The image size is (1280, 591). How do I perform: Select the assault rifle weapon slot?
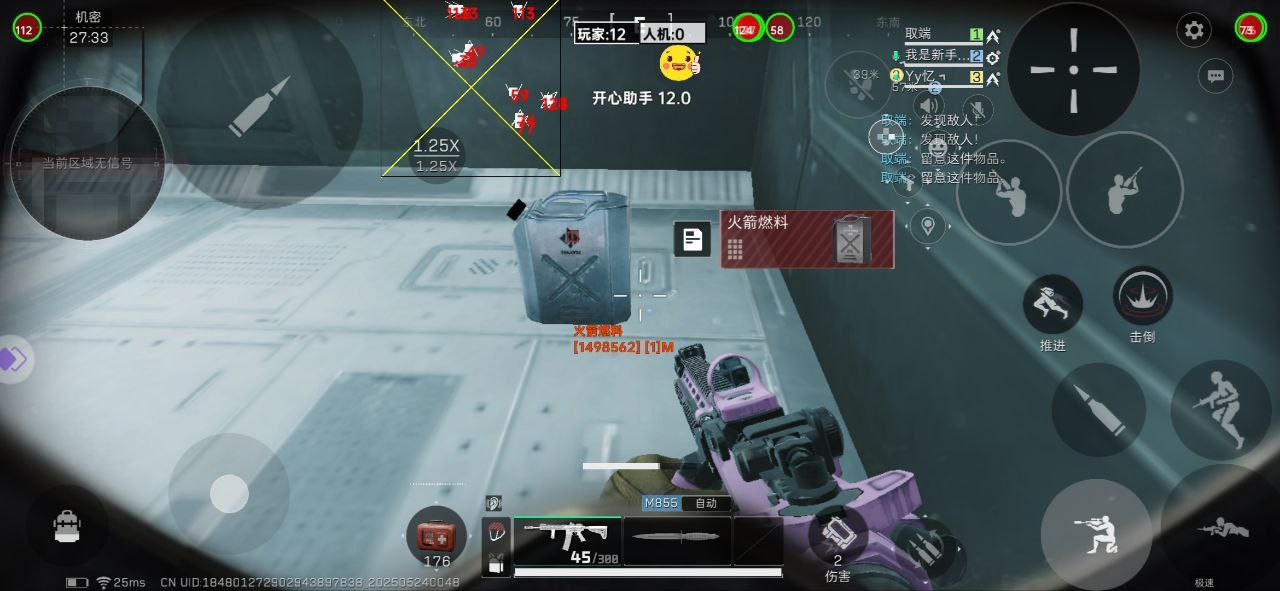pos(567,540)
